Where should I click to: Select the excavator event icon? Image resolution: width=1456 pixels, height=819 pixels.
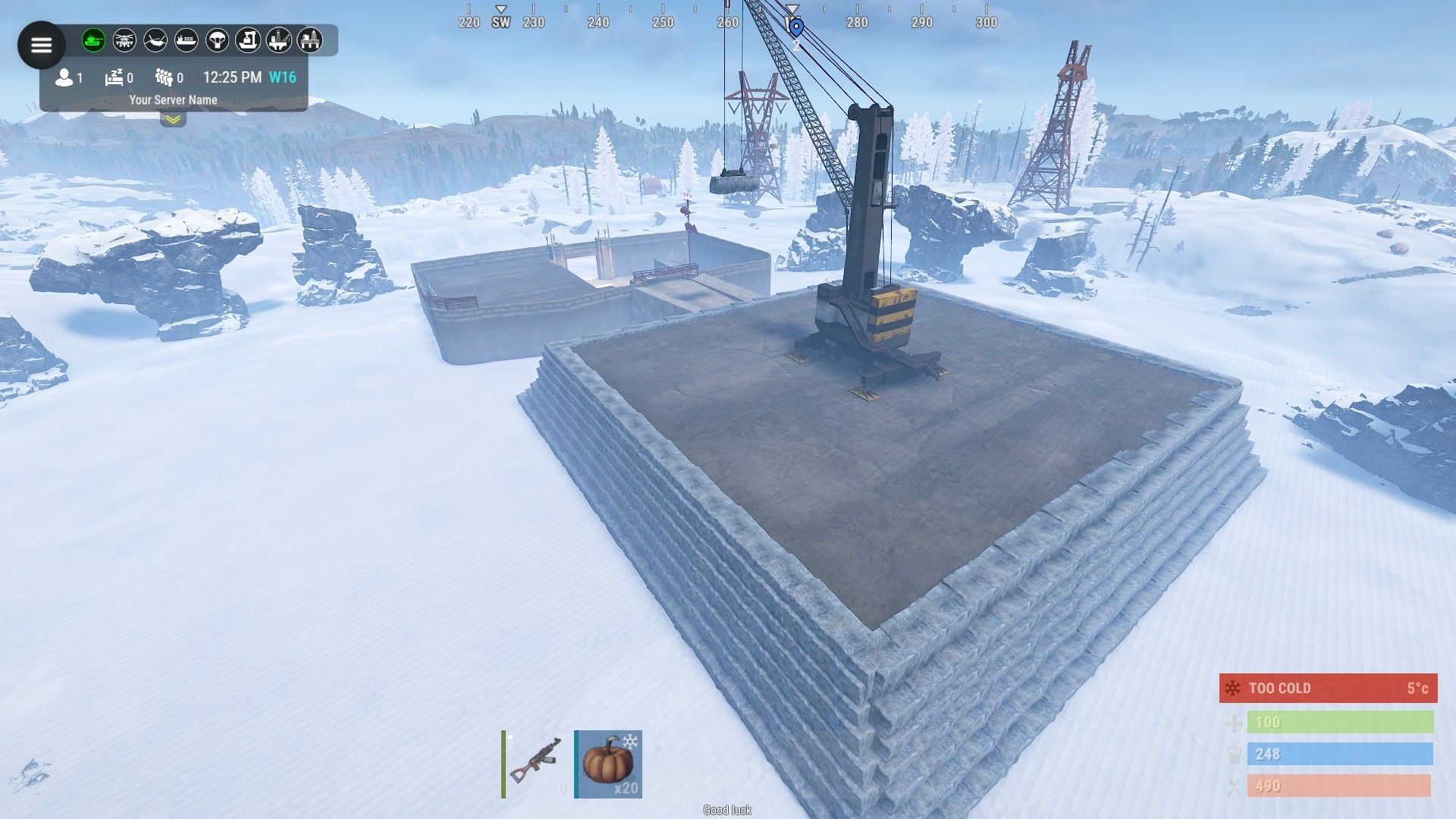pos(248,40)
